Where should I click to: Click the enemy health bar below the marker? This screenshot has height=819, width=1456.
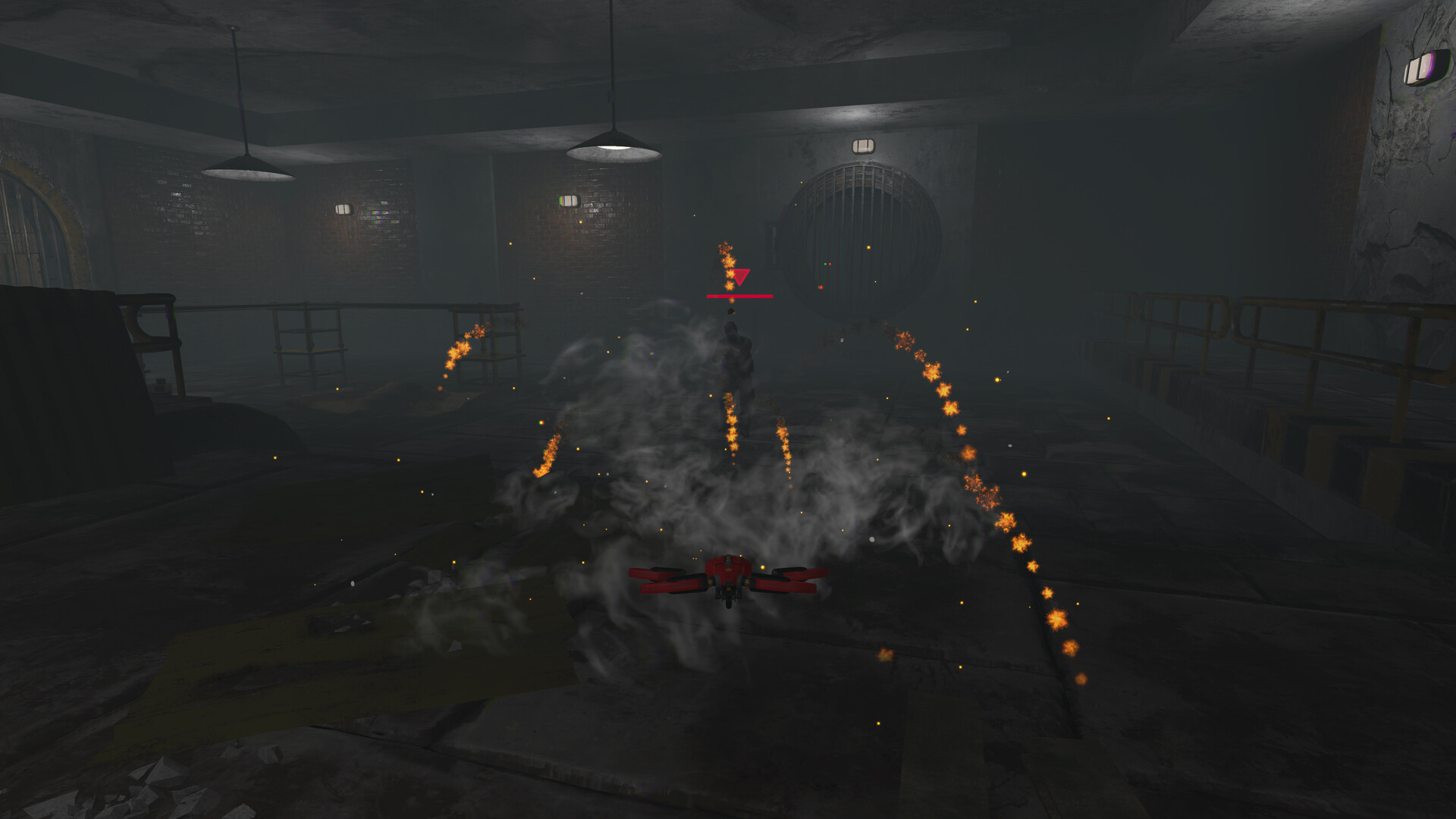pos(739,297)
